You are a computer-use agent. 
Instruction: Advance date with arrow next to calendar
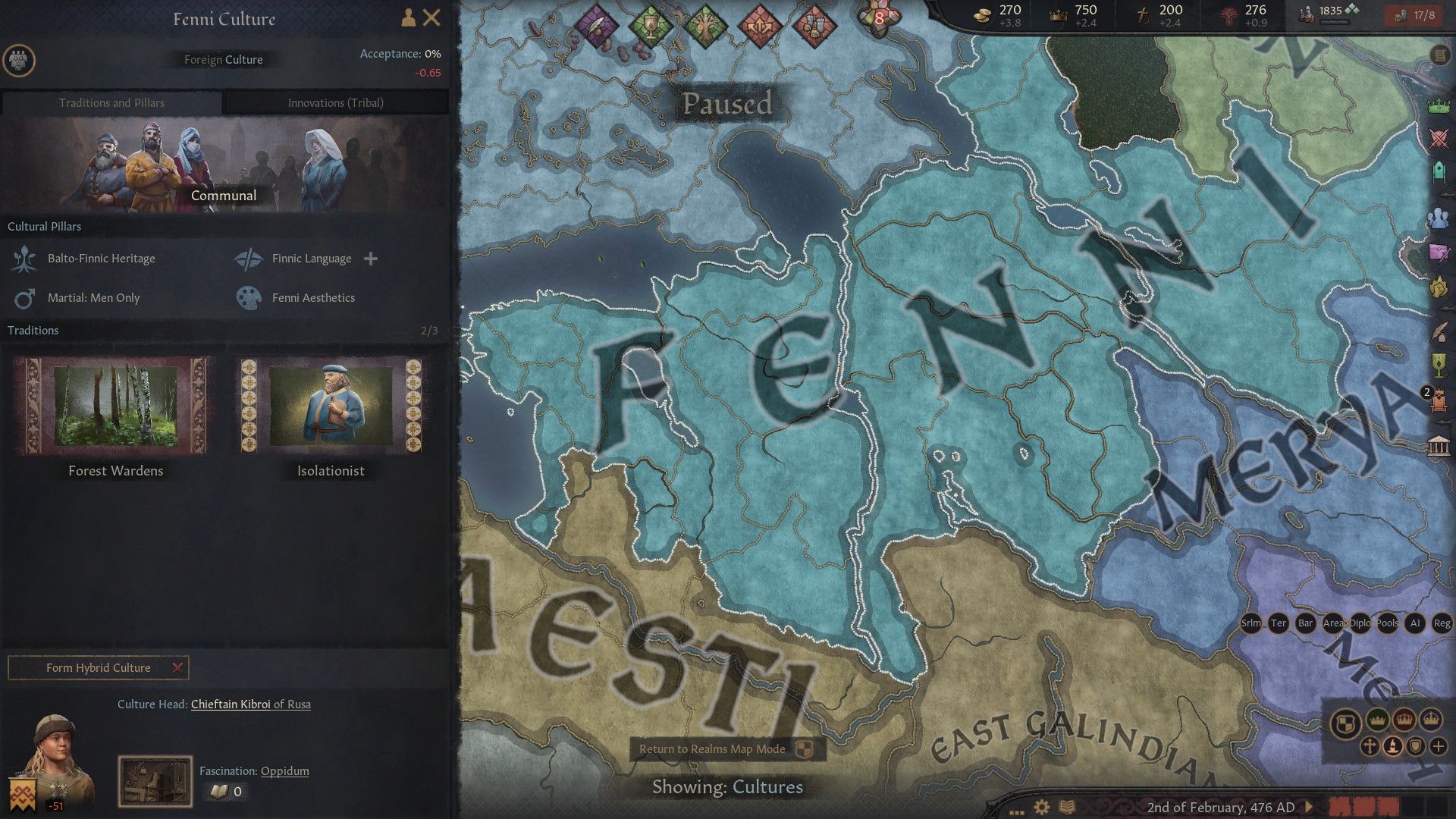(x=1309, y=807)
